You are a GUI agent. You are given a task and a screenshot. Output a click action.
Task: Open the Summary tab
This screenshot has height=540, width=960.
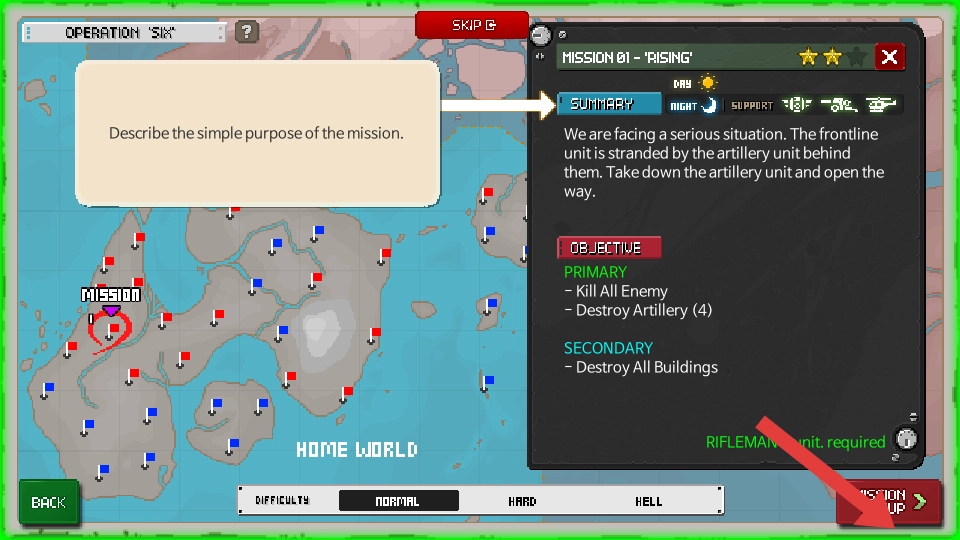[x=610, y=104]
